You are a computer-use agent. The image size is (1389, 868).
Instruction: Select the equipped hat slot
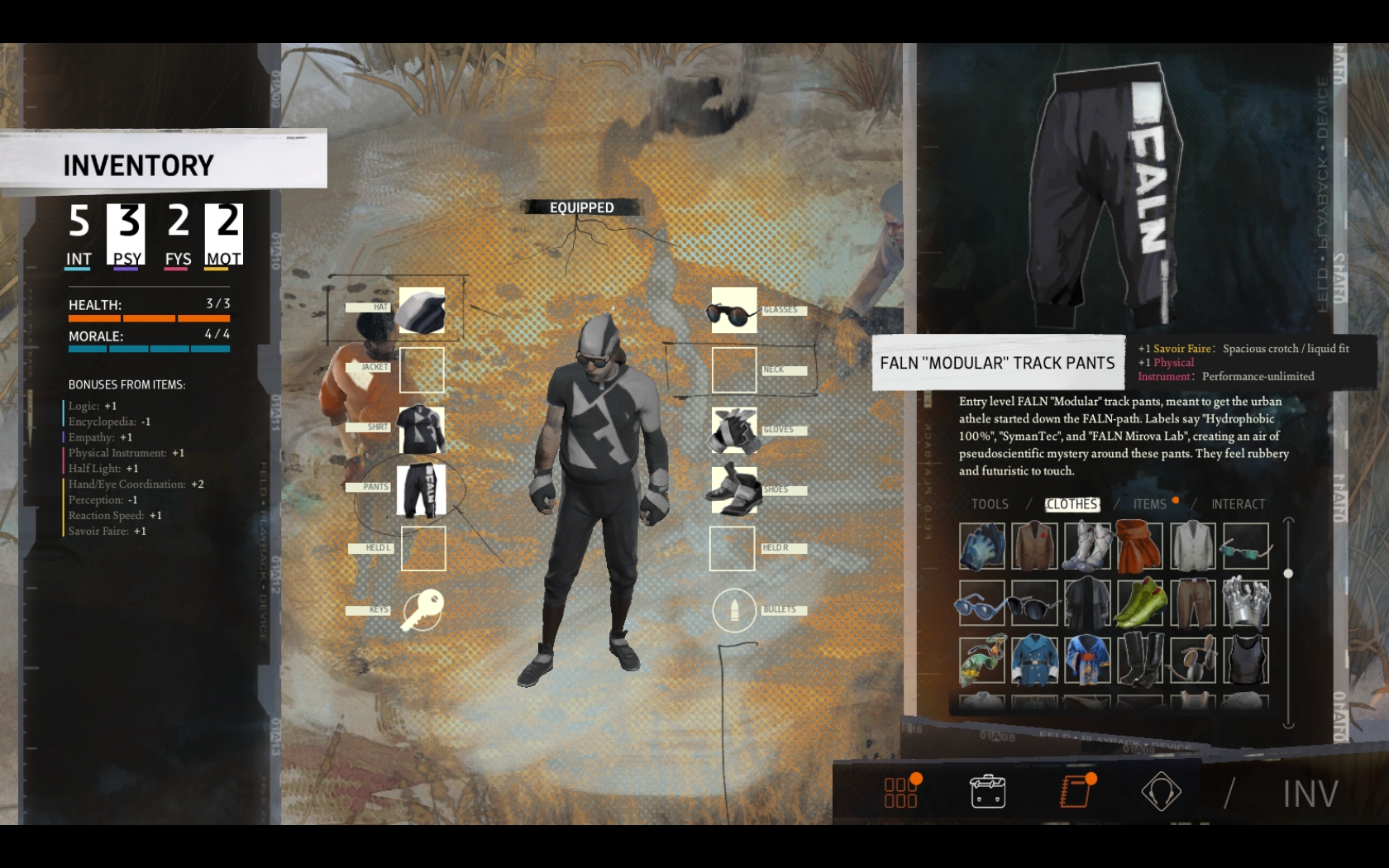click(x=422, y=310)
